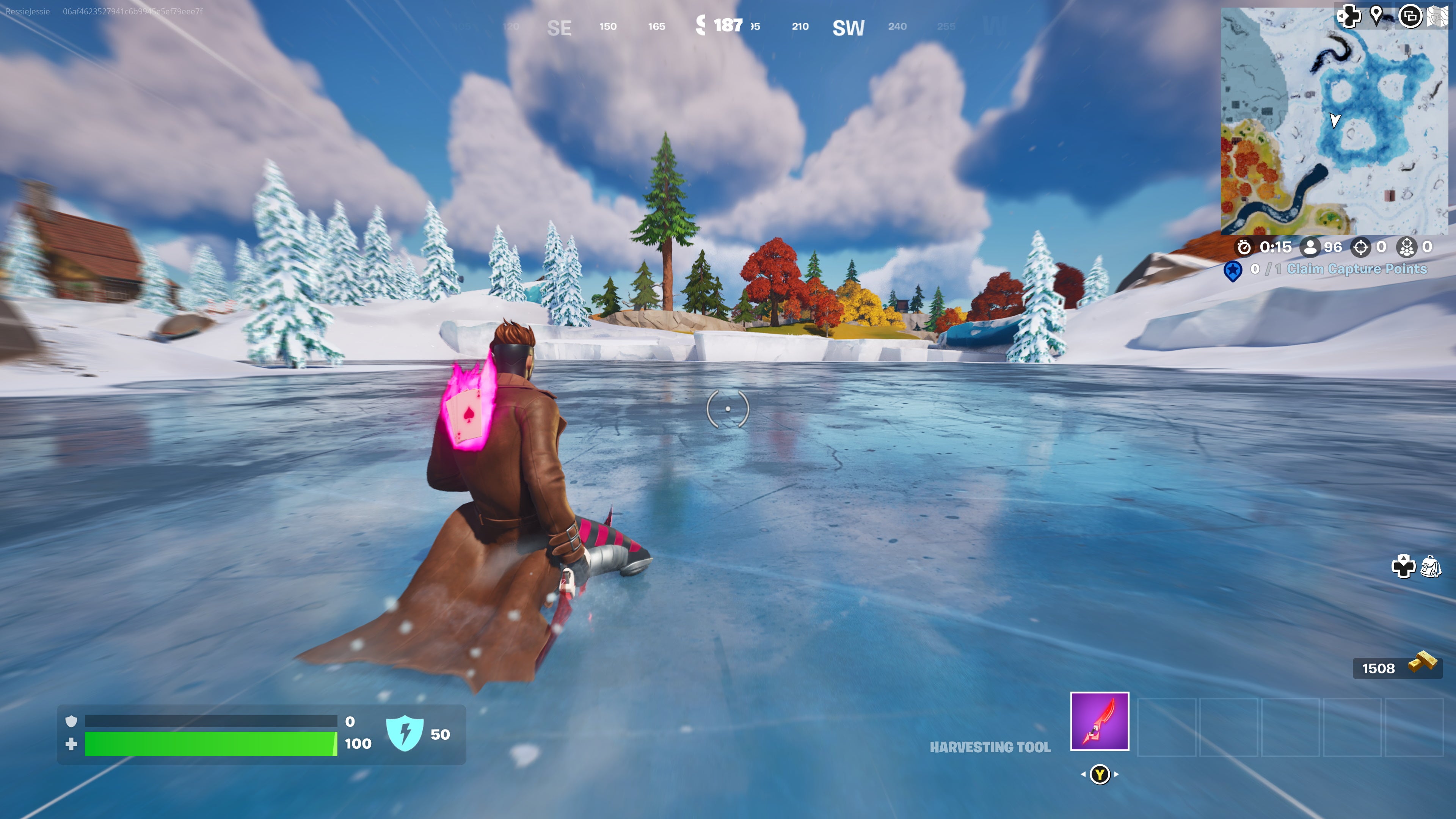Click the screen-share style icon near the minimap
The height and width of the screenshot is (819, 1456).
click(x=1411, y=16)
